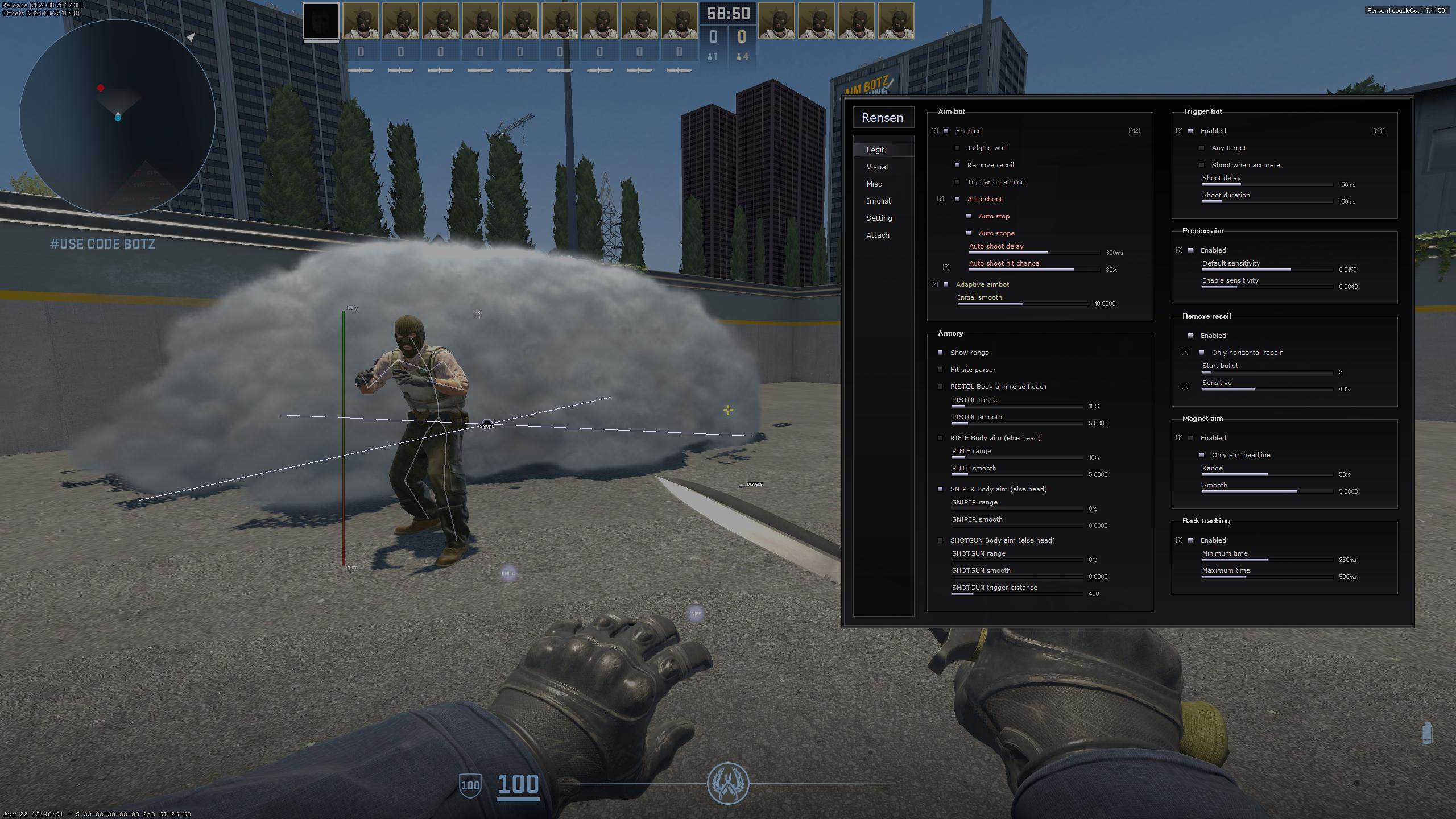
Task: Toggle the Only horizontal repair checkbox
Action: tap(1202, 353)
